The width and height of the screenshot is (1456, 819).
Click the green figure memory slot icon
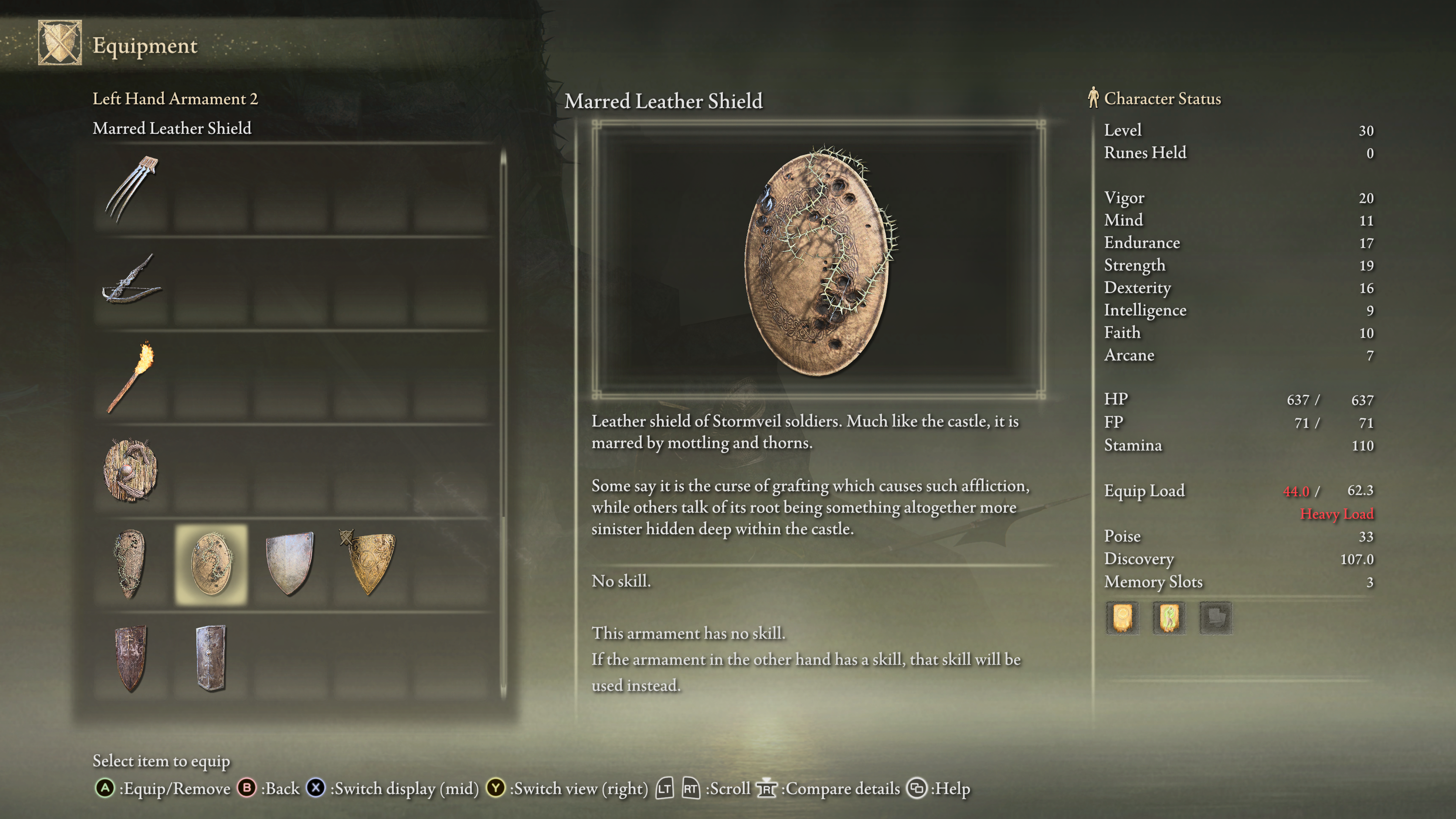(1168, 617)
